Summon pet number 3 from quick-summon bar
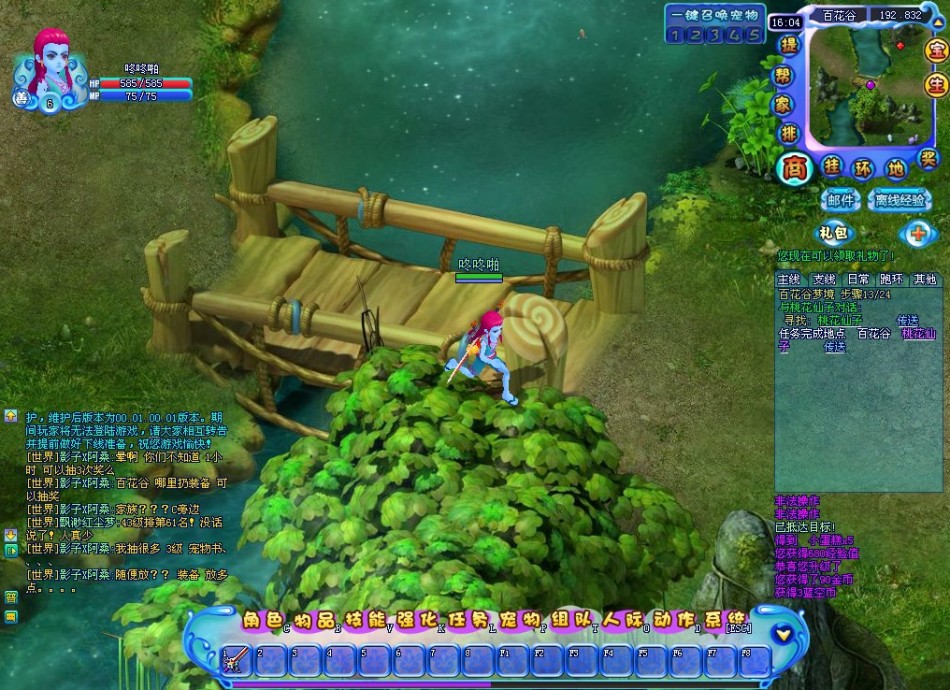This screenshot has width=950, height=690. (x=715, y=35)
